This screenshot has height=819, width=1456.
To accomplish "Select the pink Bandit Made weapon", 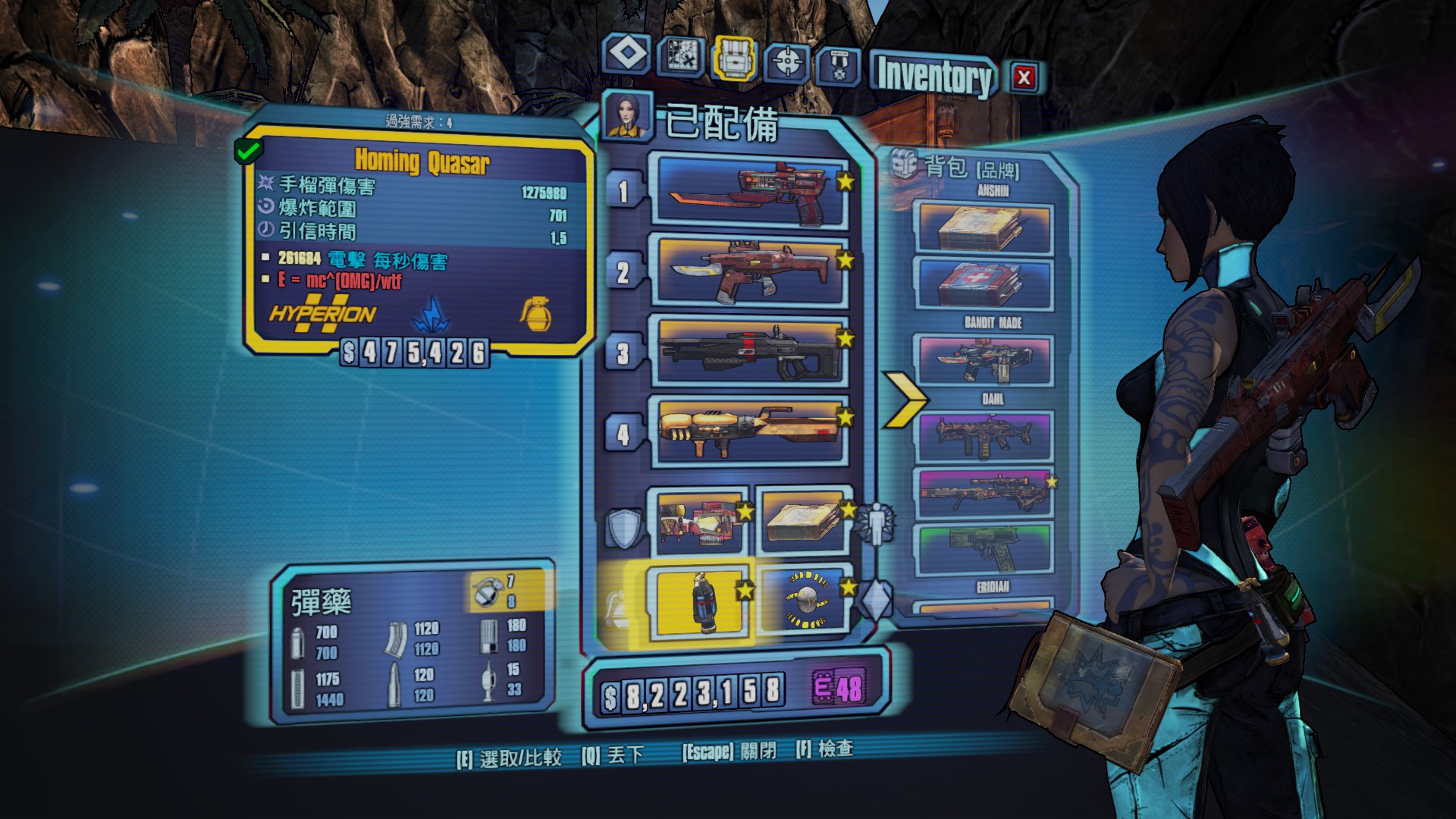I will click(x=985, y=360).
